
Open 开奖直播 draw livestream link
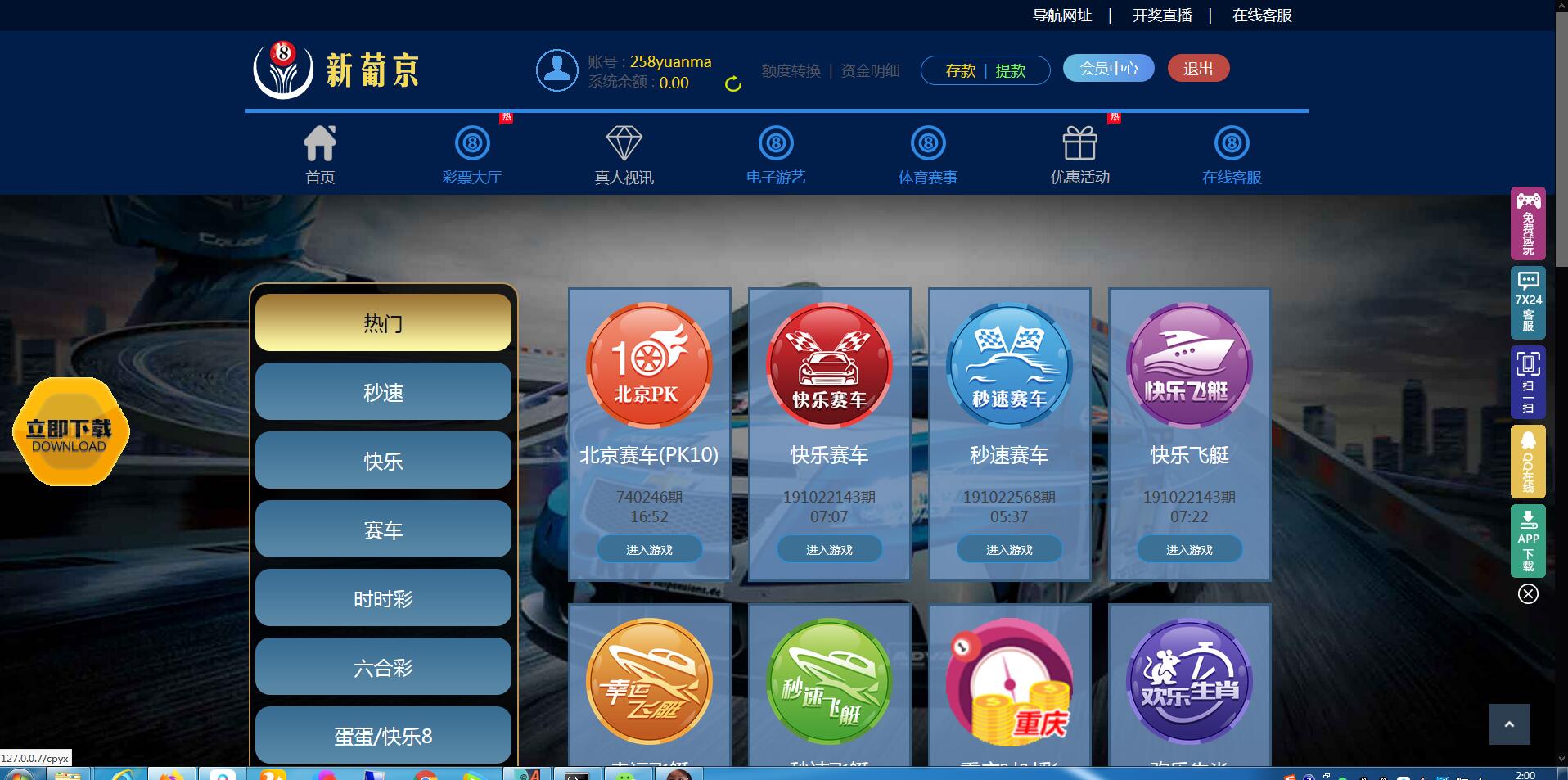(x=1161, y=16)
